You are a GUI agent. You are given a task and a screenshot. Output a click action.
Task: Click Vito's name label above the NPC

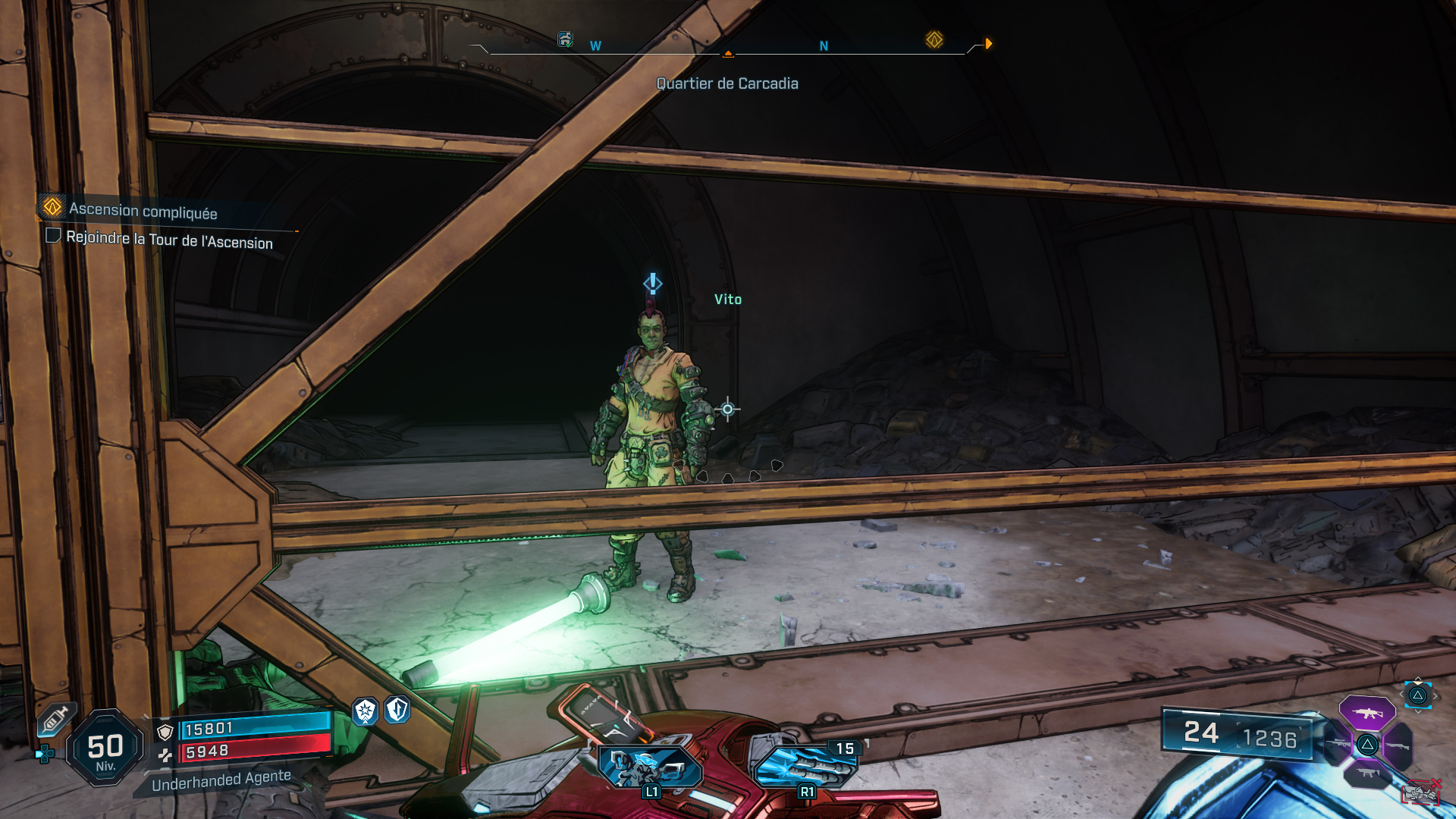point(728,299)
